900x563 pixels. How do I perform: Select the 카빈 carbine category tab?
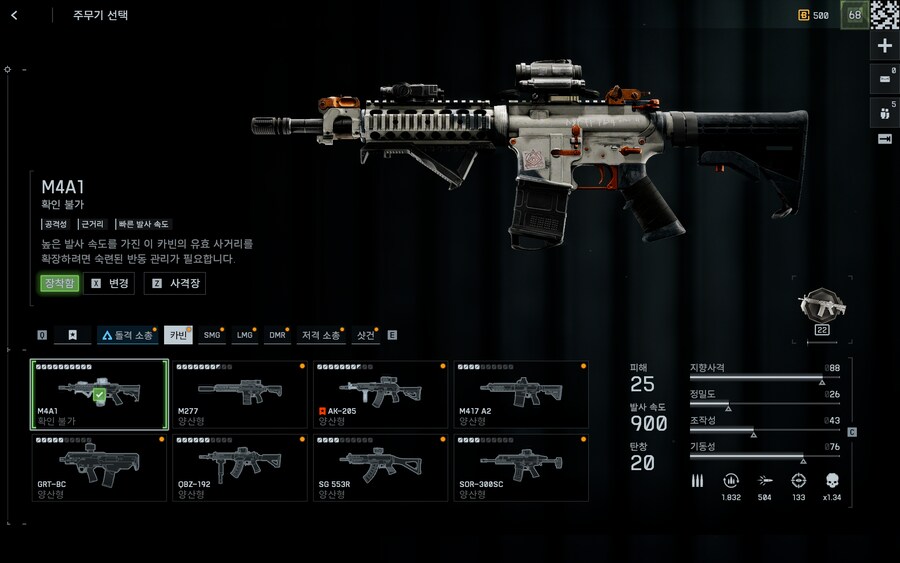pos(178,335)
